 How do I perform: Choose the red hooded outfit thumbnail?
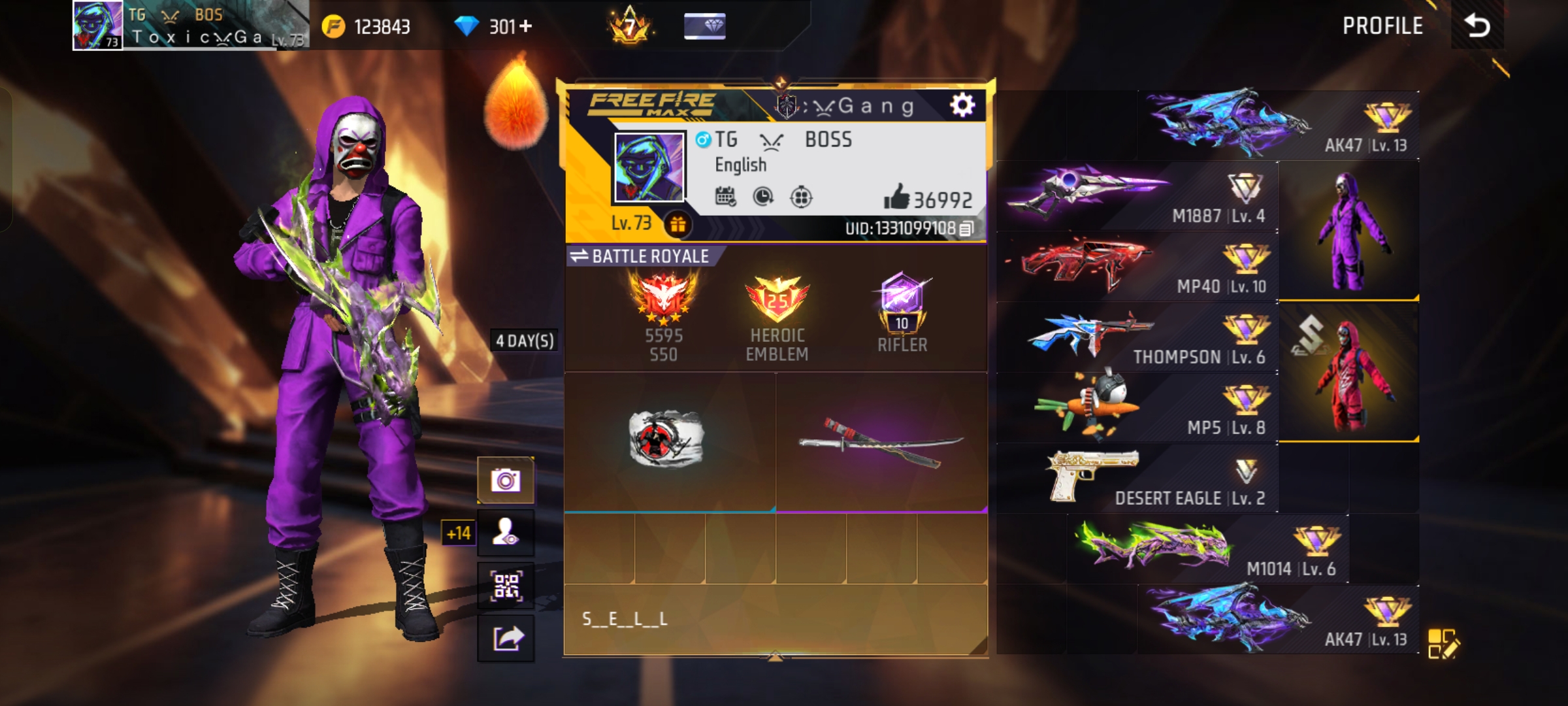1348,373
